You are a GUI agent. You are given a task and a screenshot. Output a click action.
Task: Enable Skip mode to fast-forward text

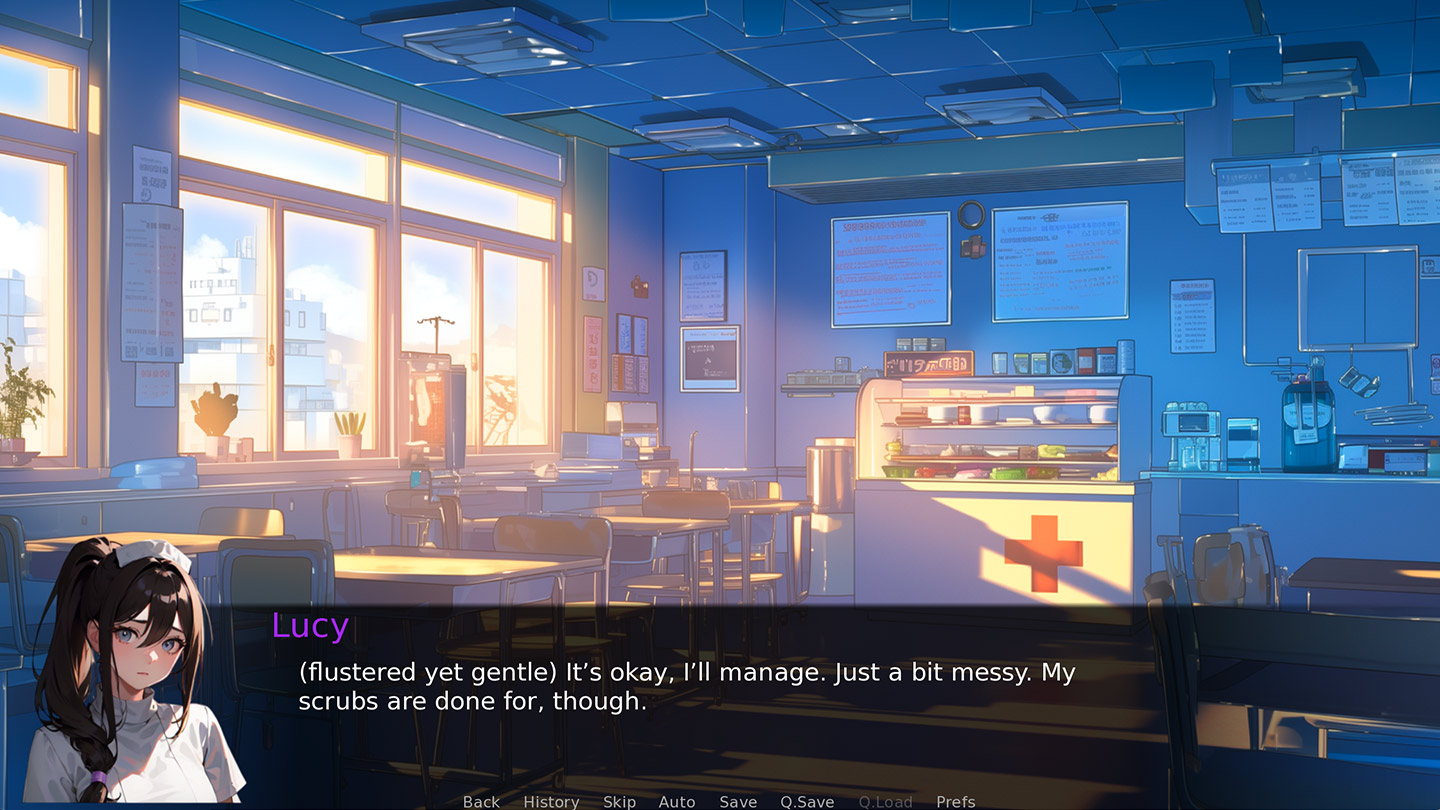pyautogui.click(x=619, y=801)
